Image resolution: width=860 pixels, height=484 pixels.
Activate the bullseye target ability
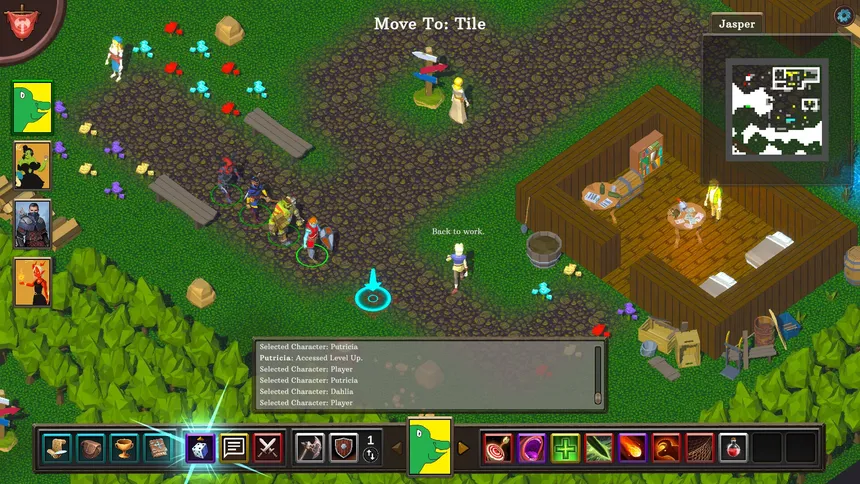pyautogui.click(x=498, y=447)
